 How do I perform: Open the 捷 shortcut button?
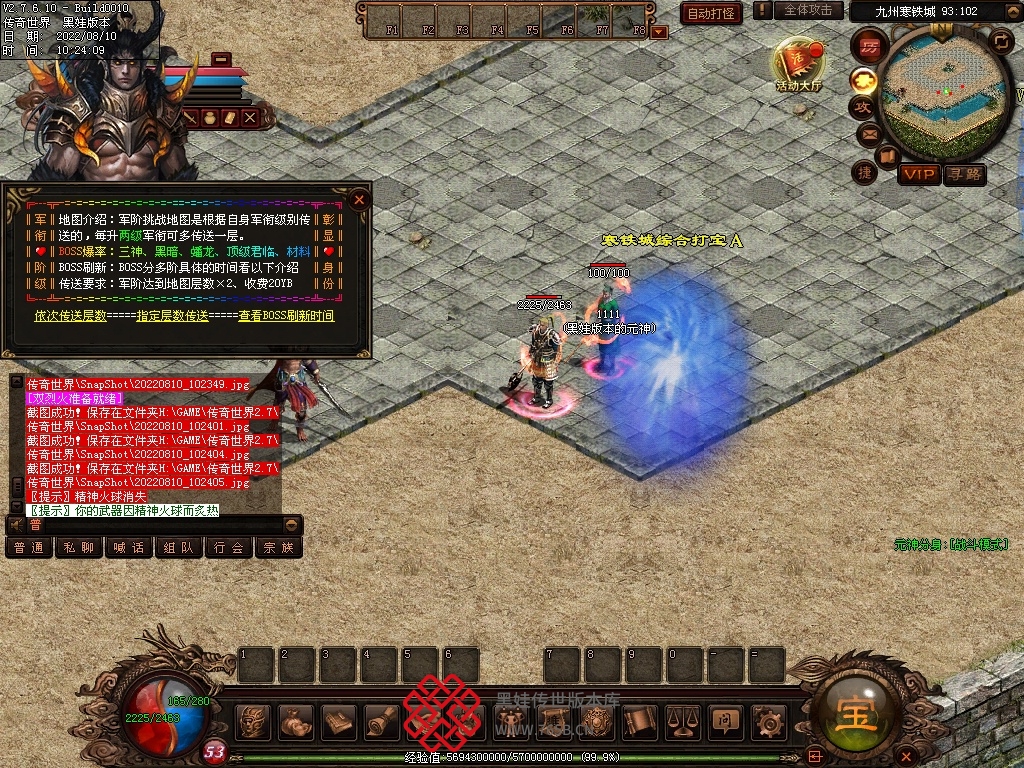tap(865, 172)
